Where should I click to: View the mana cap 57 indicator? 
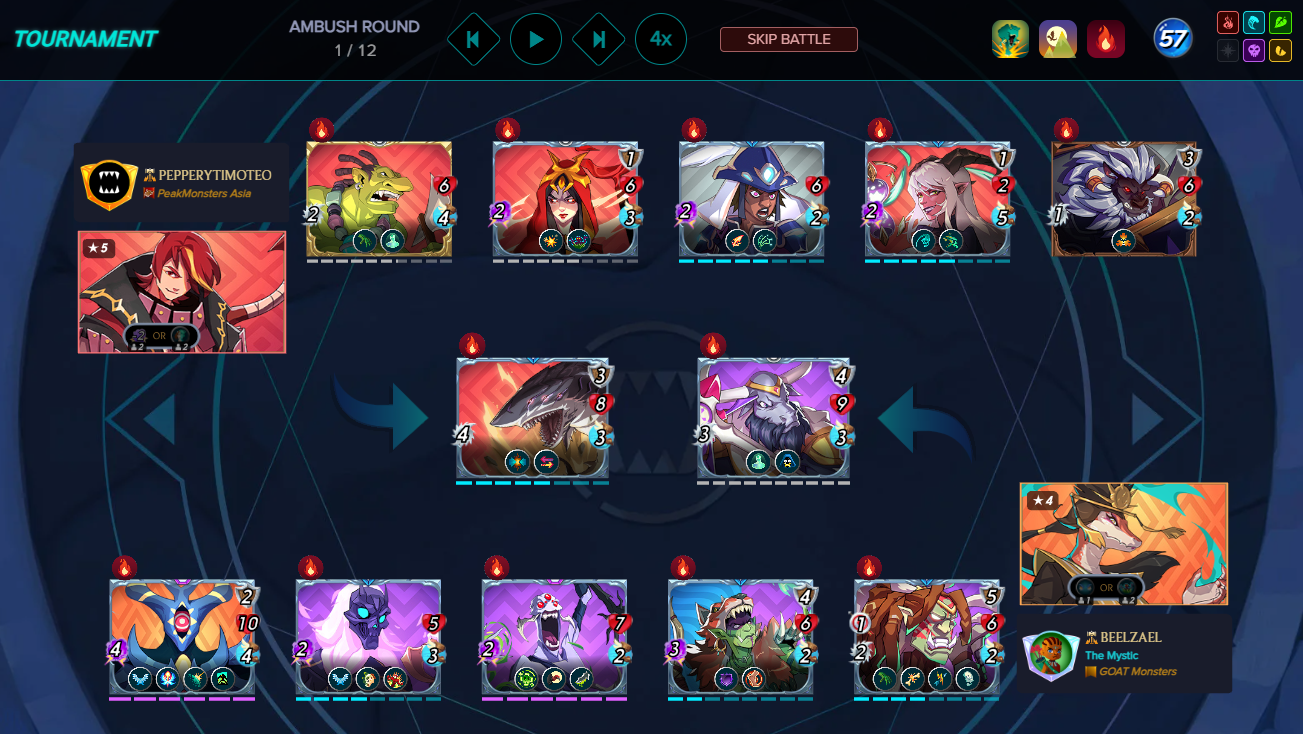point(1172,39)
